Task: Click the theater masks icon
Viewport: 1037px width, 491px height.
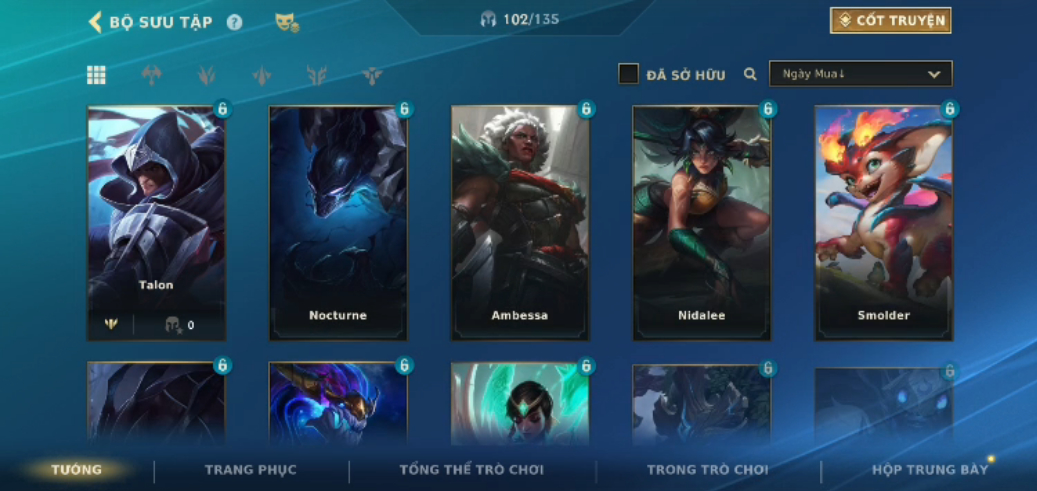Action: (287, 22)
